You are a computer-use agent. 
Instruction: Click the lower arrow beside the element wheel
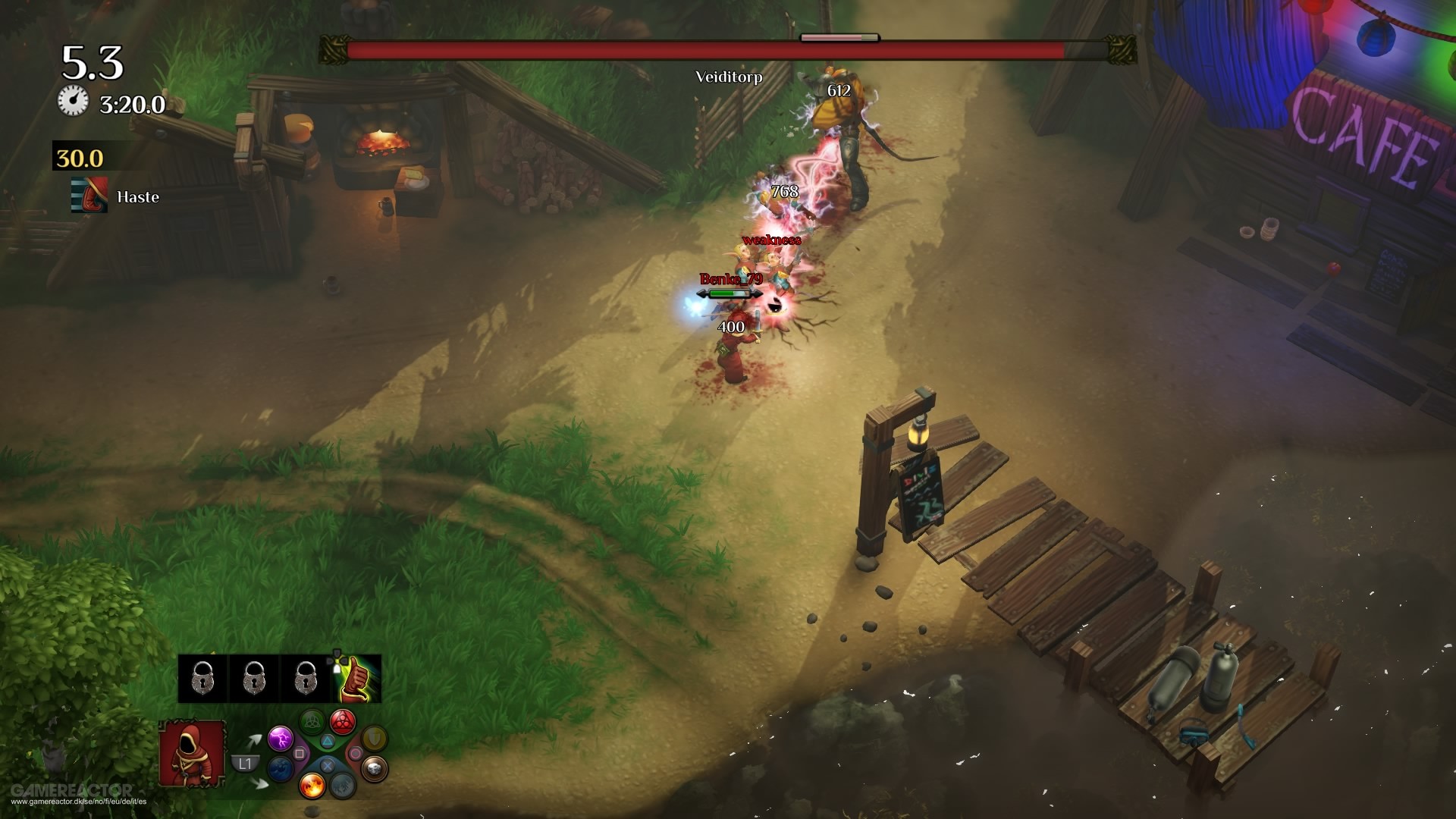[x=259, y=783]
